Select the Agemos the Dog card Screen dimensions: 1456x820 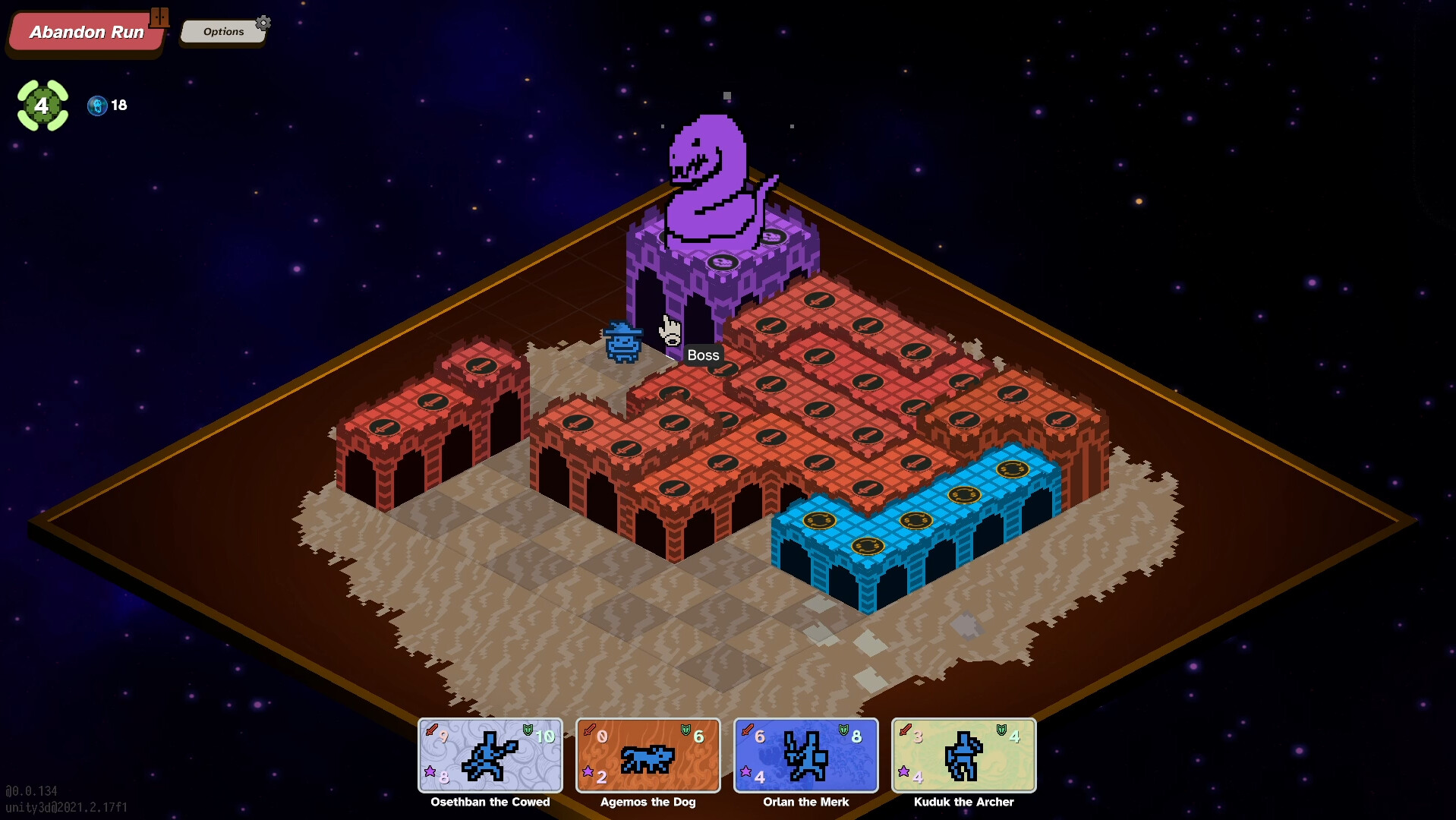(x=648, y=755)
